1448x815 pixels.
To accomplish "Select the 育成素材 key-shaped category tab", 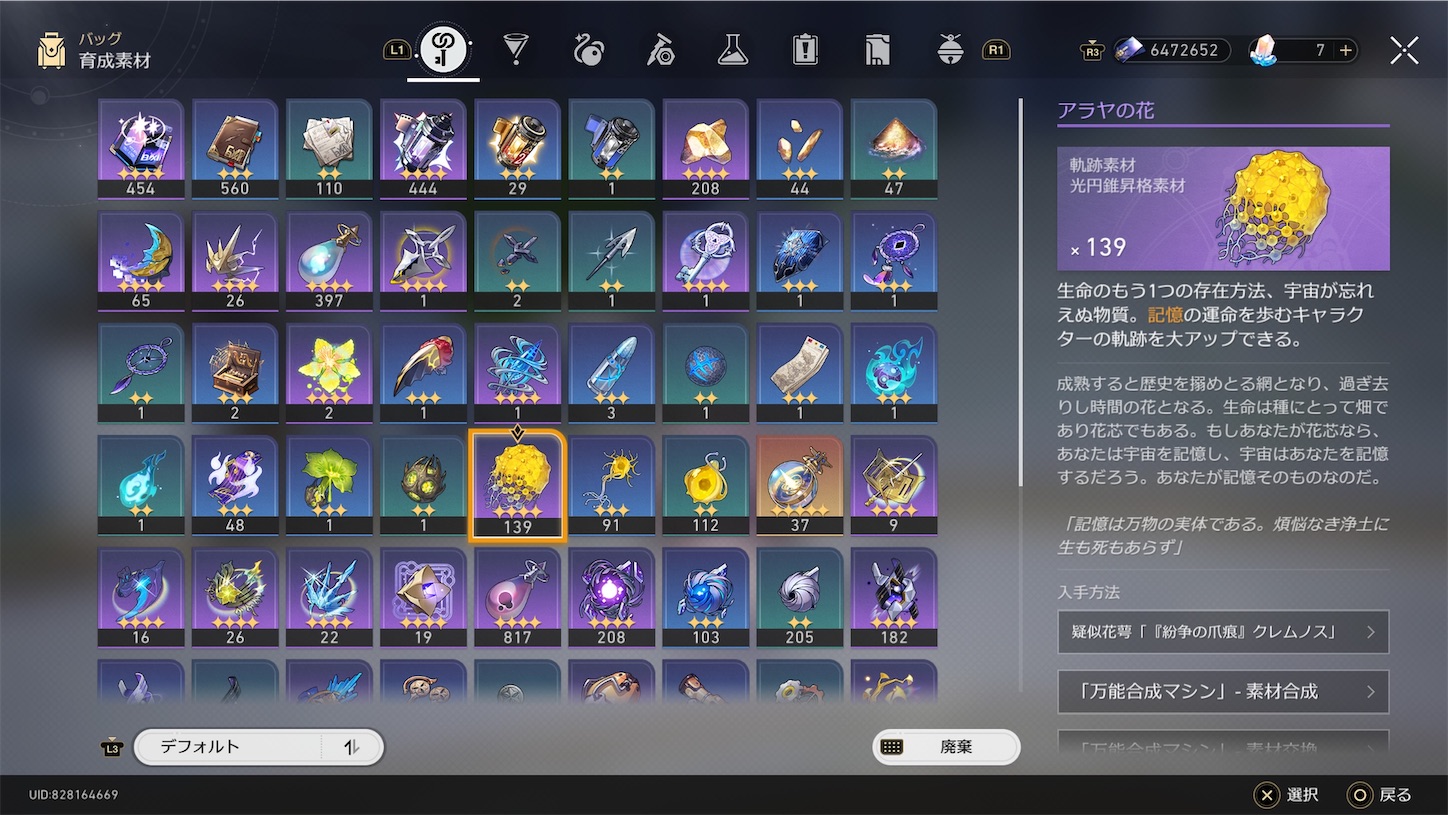I will (442, 49).
